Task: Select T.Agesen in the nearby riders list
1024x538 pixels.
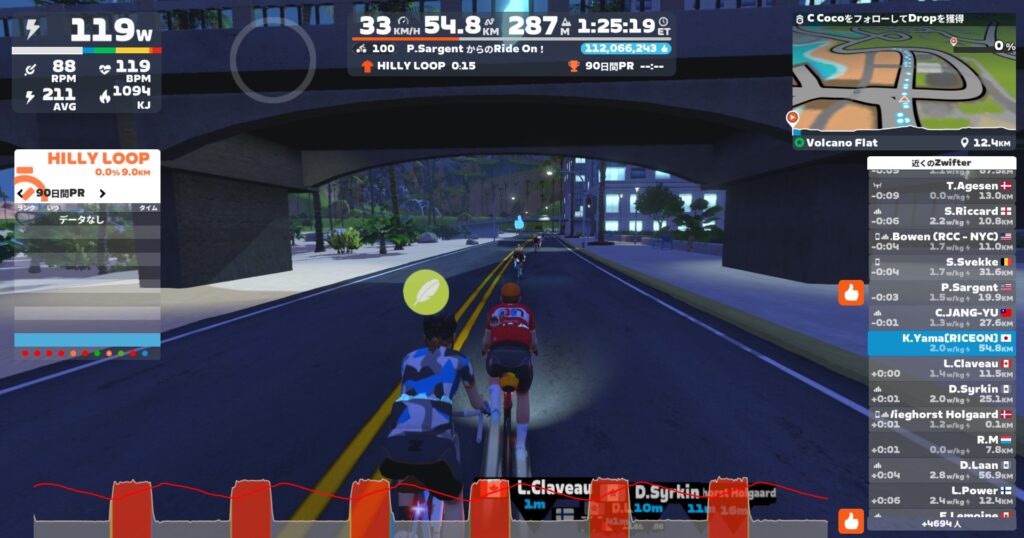Action: (941, 190)
